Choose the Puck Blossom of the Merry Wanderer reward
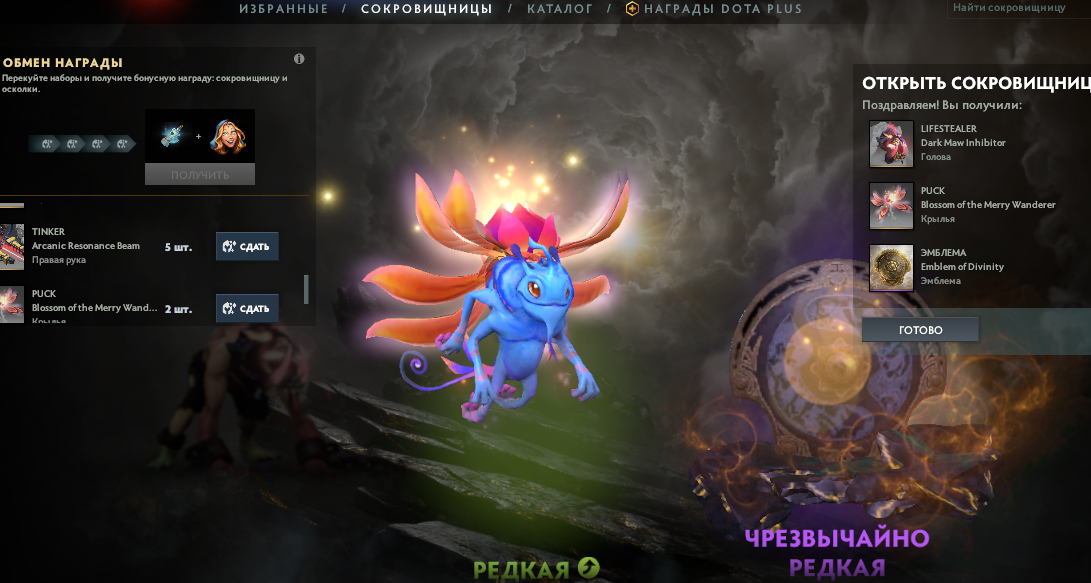 [x=891, y=205]
